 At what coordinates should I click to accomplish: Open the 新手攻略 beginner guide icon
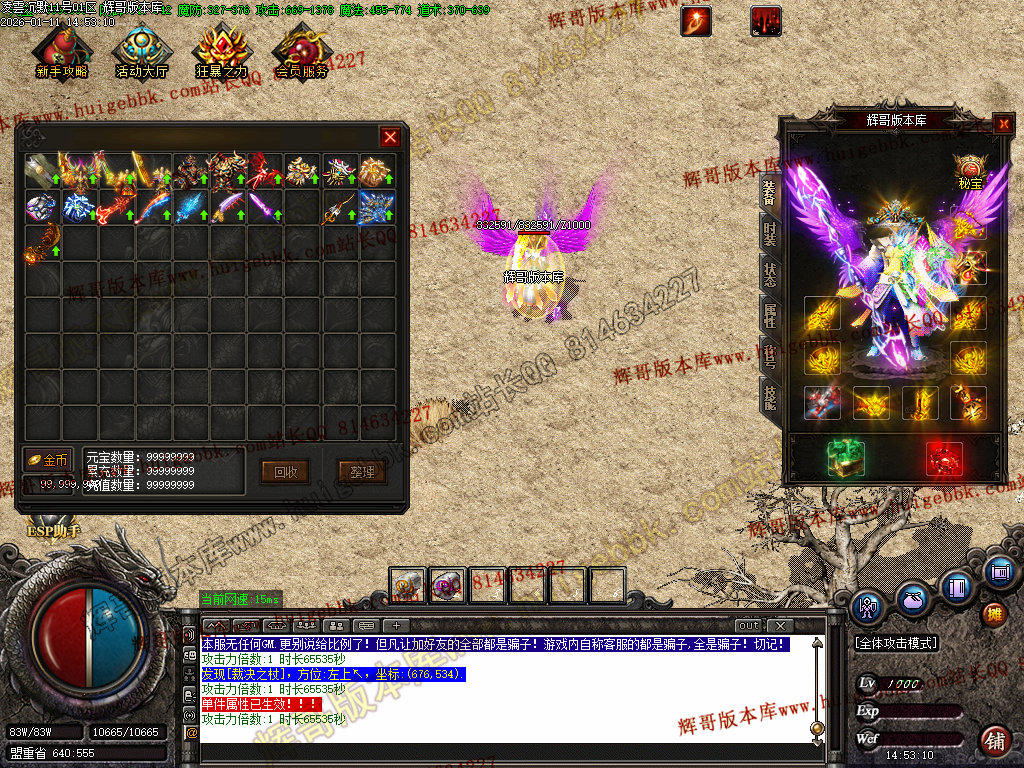tap(61, 52)
